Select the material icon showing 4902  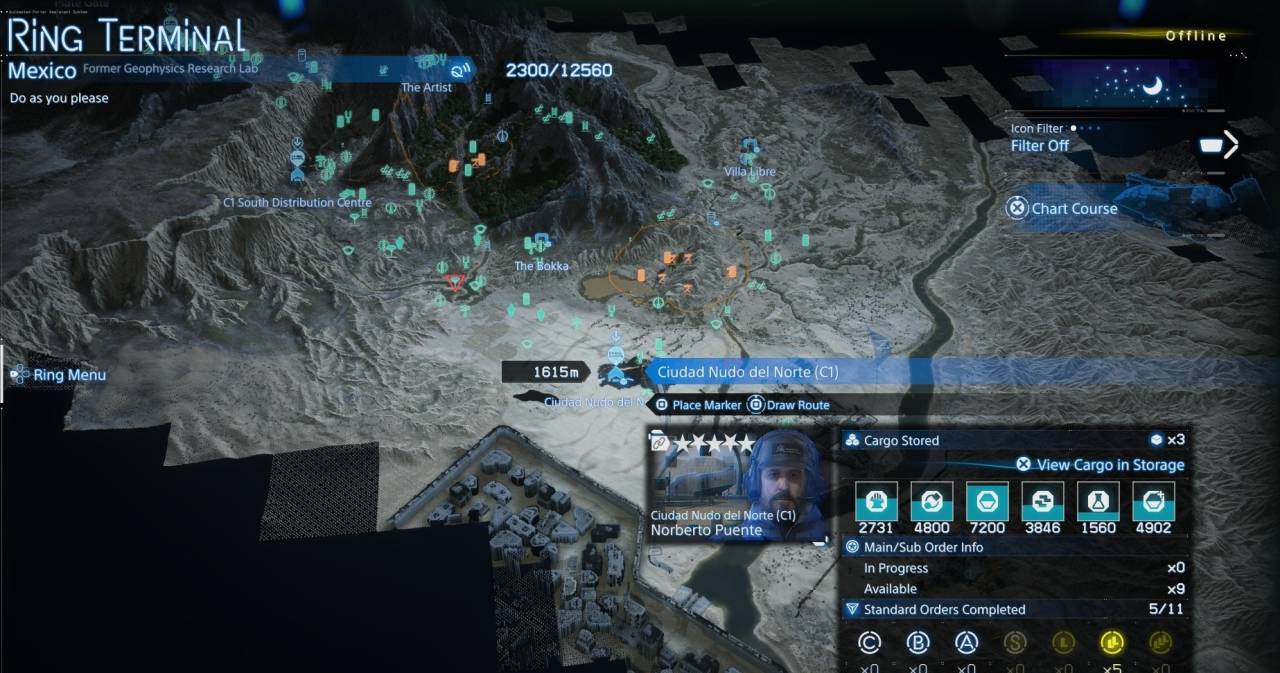click(1152, 502)
